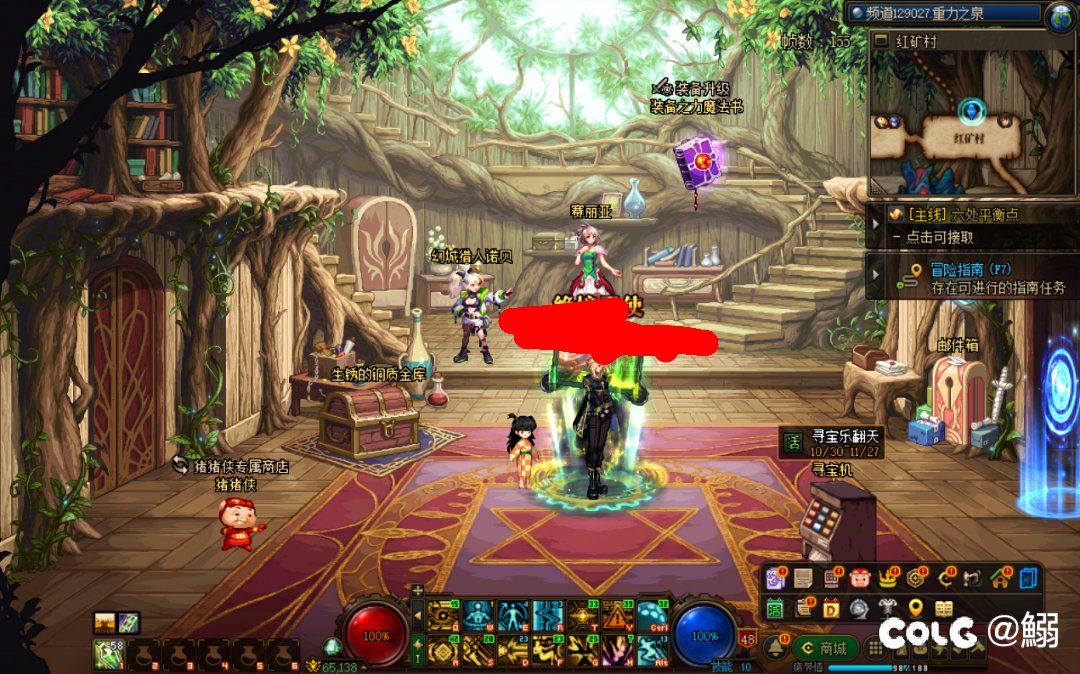1080x674 pixels.
Task: Click the notification bell icon
Action: click(x=775, y=647)
